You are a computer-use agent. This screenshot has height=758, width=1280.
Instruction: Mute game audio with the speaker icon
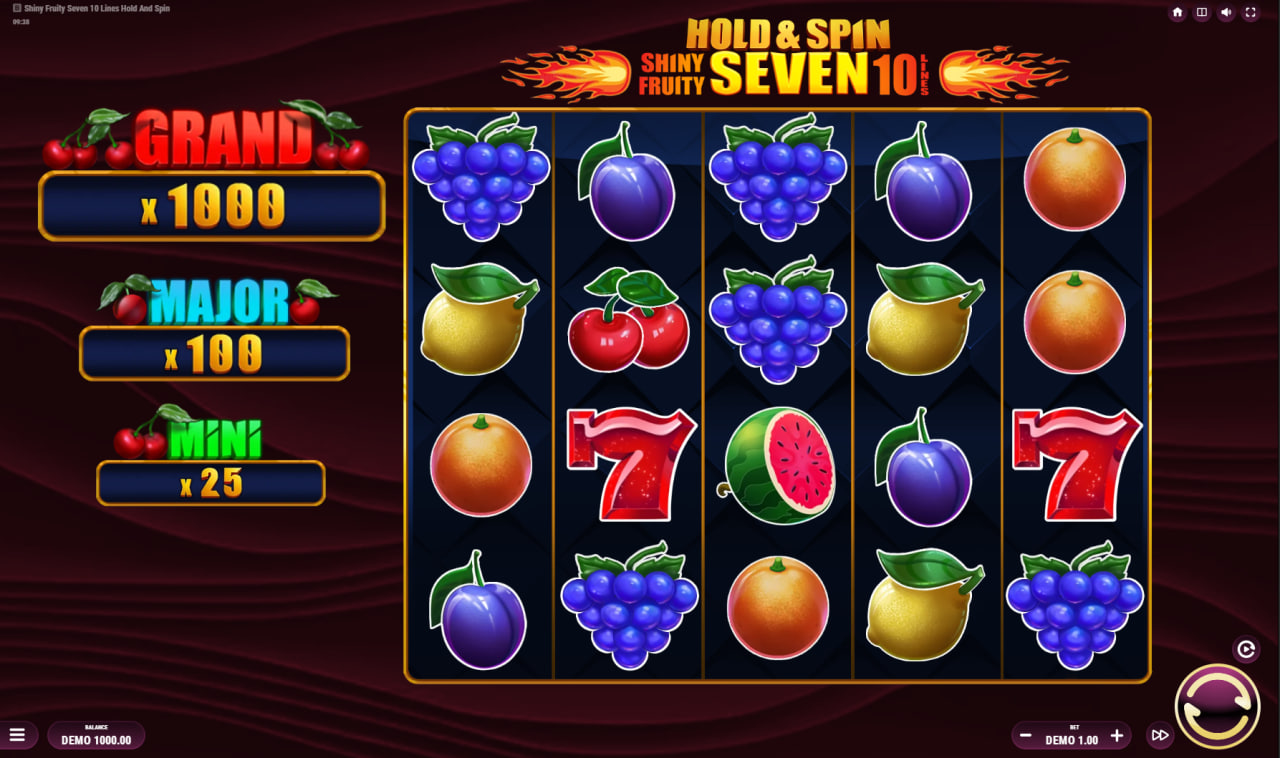click(x=1226, y=12)
